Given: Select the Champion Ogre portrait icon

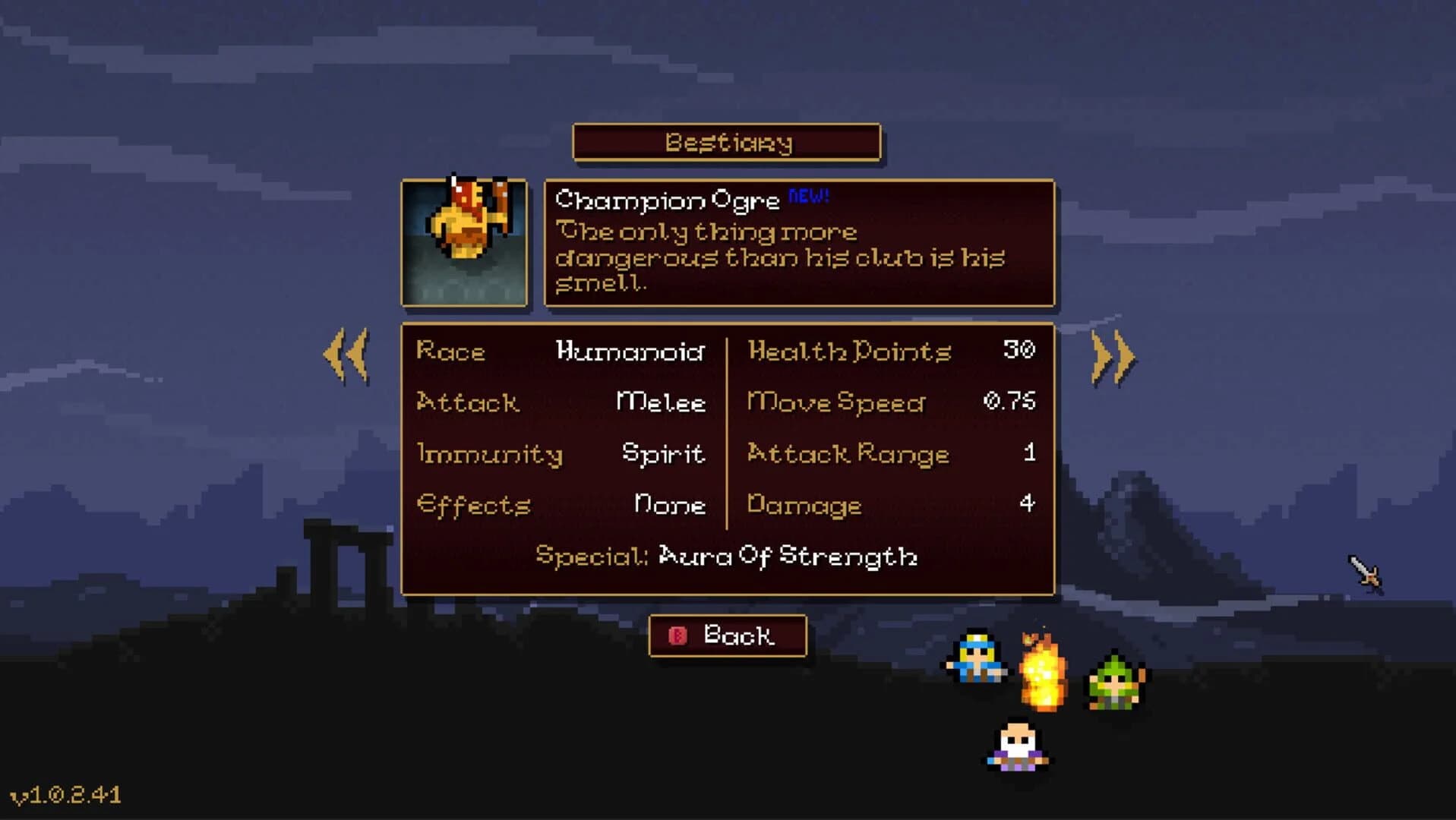Looking at the screenshot, I should 464,241.
